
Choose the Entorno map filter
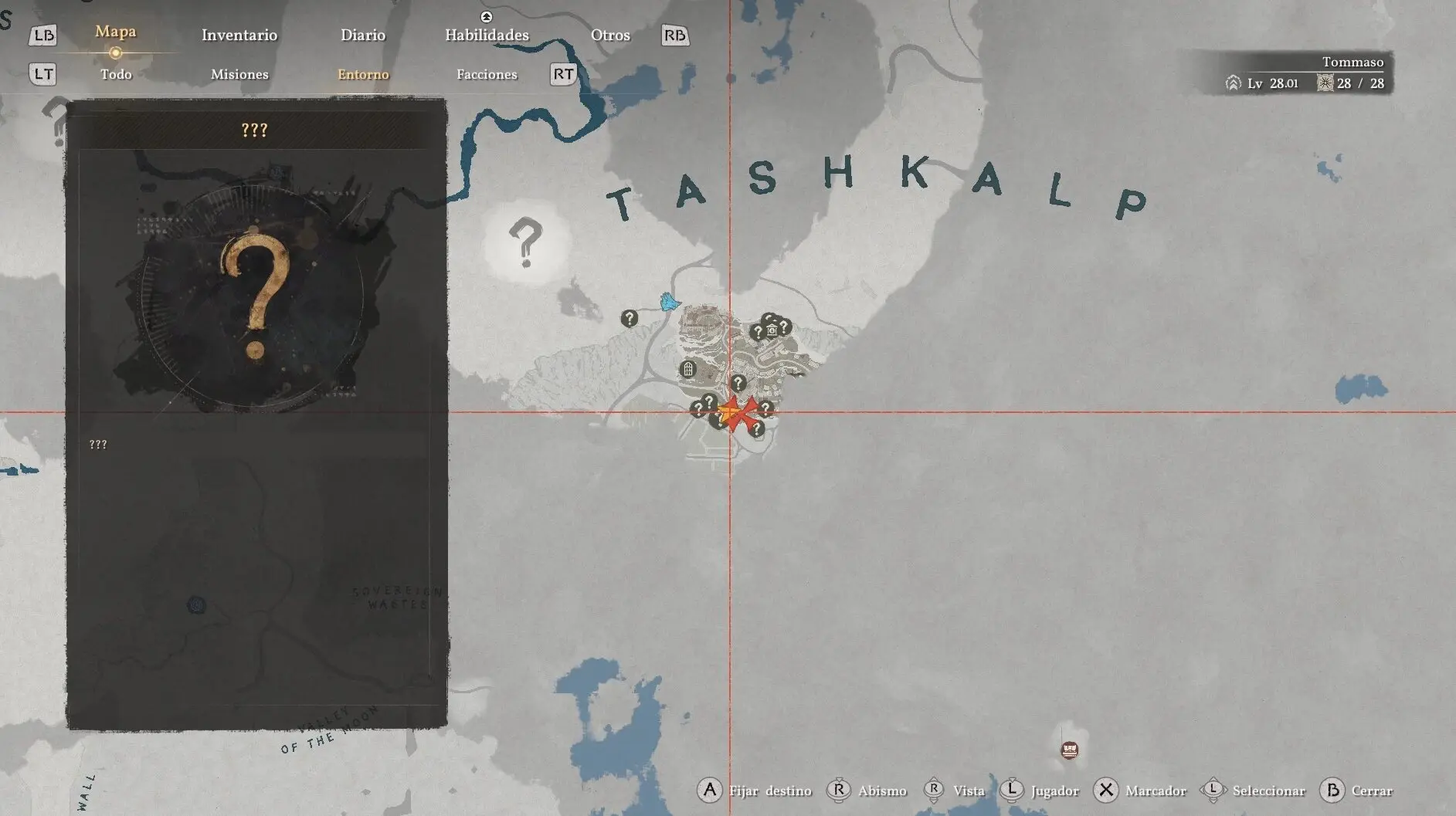coord(363,74)
